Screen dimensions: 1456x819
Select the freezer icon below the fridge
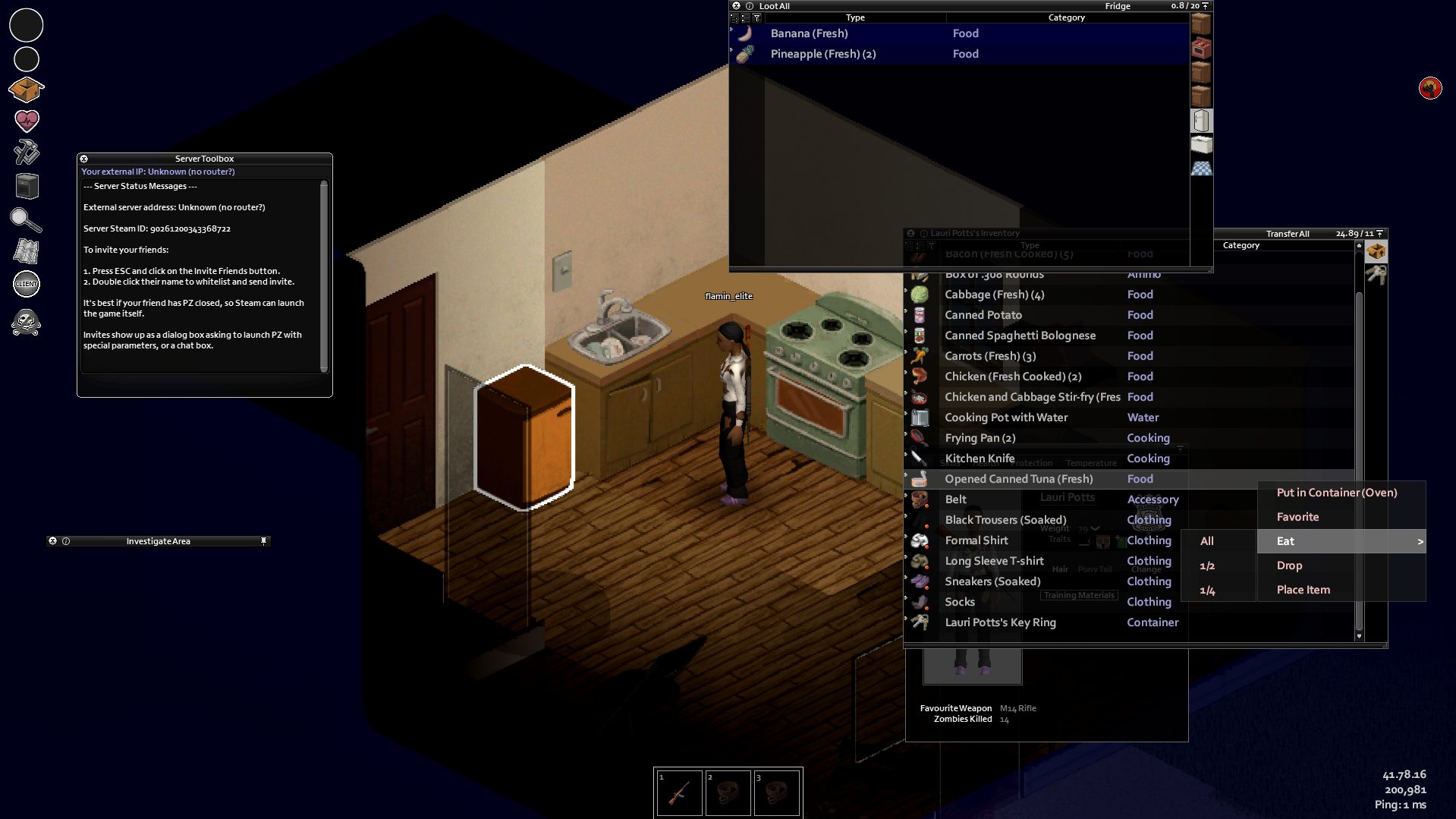[1202, 144]
